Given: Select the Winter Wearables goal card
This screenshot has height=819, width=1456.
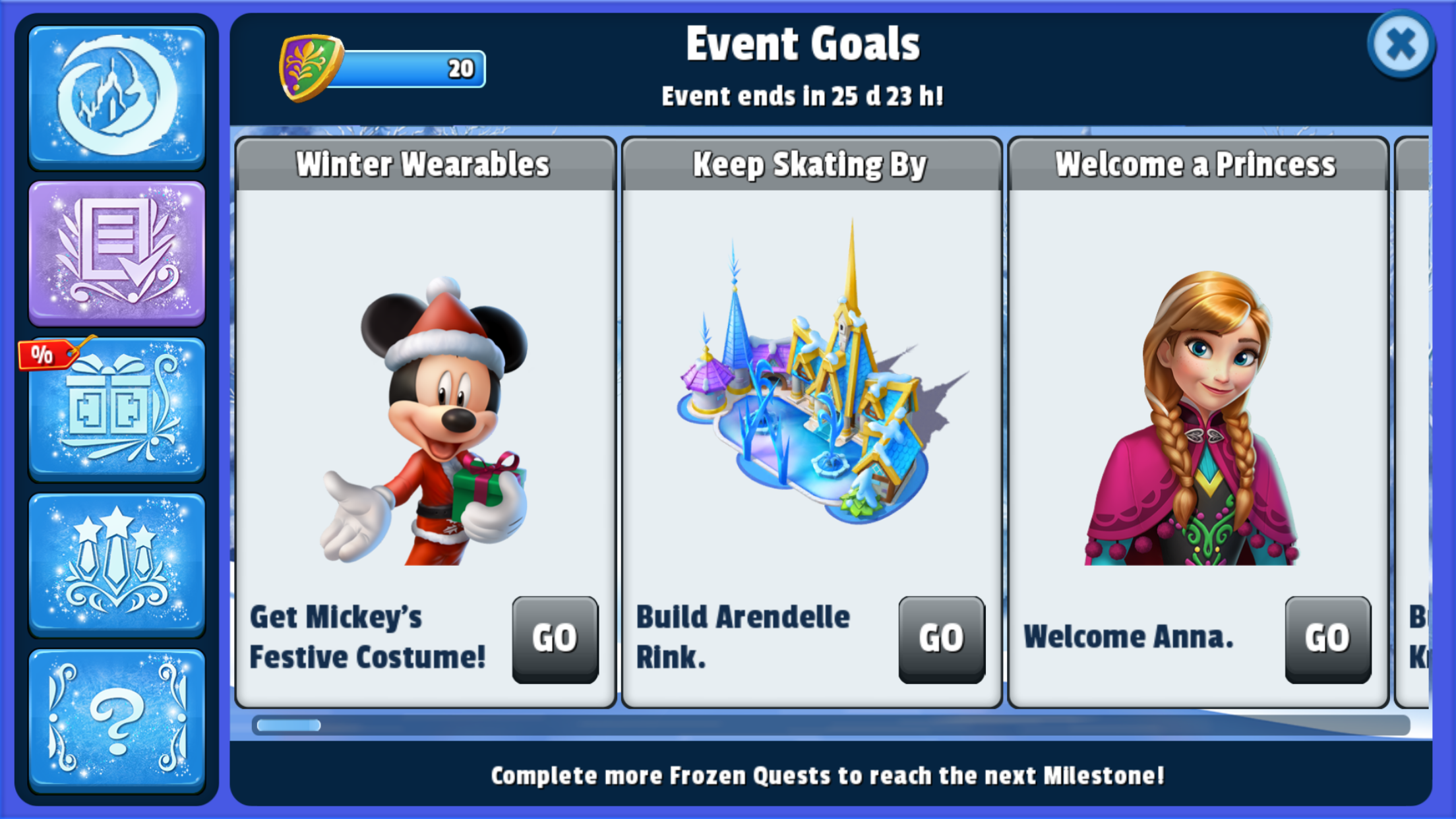Looking at the screenshot, I should pos(425,396).
